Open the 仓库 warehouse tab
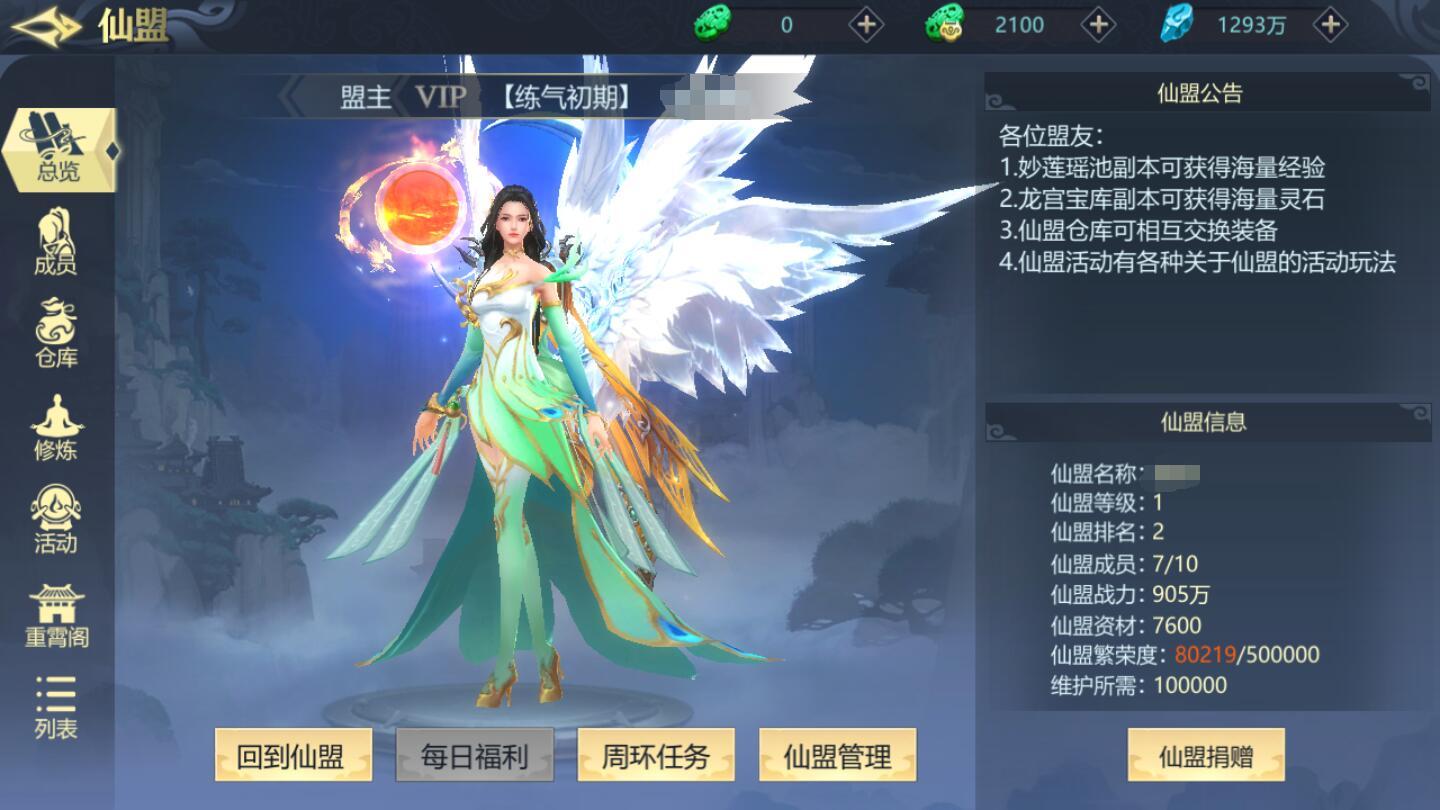This screenshot has width=1440, height=810. (x=56, y=335)
